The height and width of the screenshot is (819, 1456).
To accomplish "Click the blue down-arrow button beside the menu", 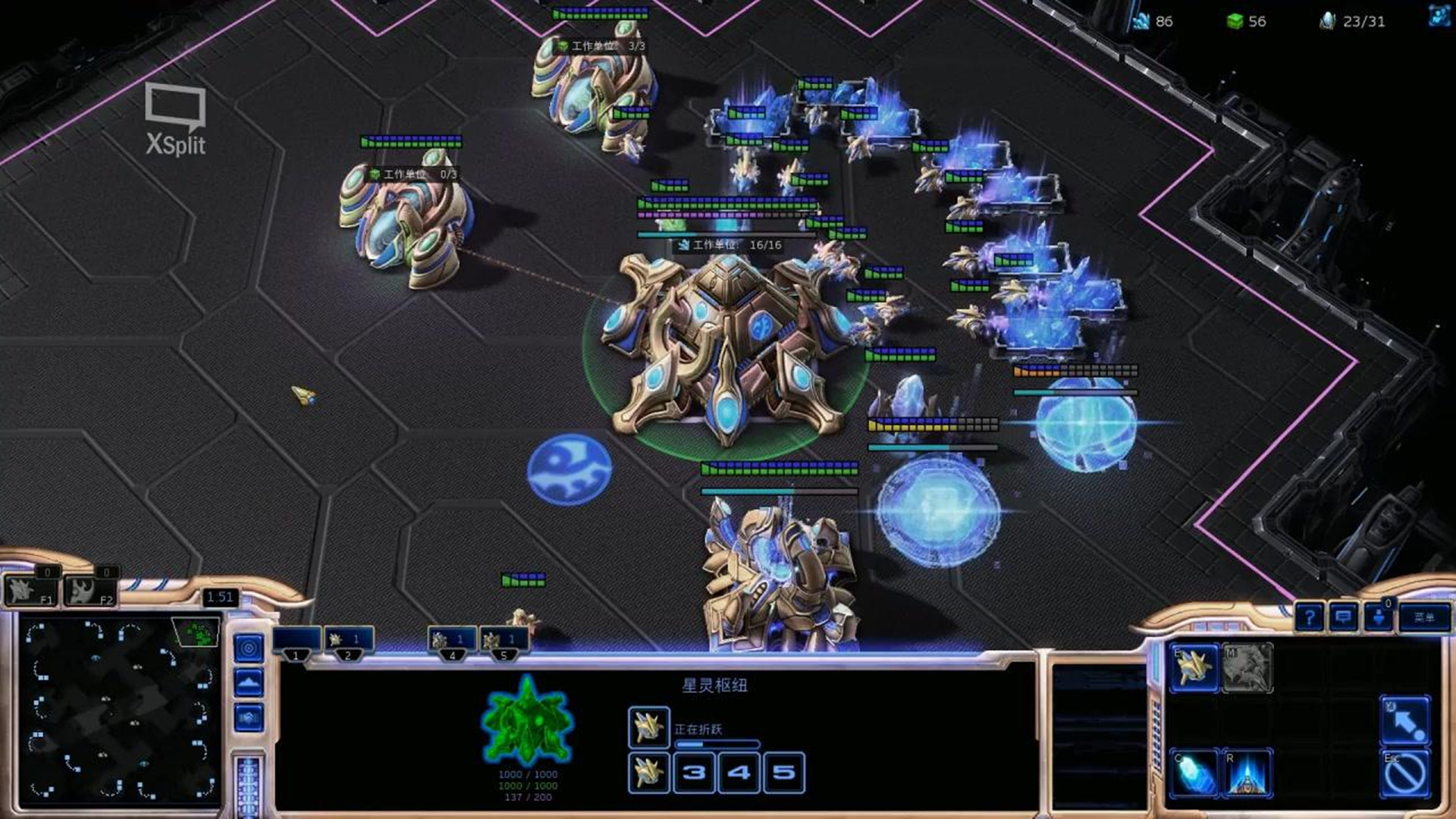I will tap(1378, 617).
